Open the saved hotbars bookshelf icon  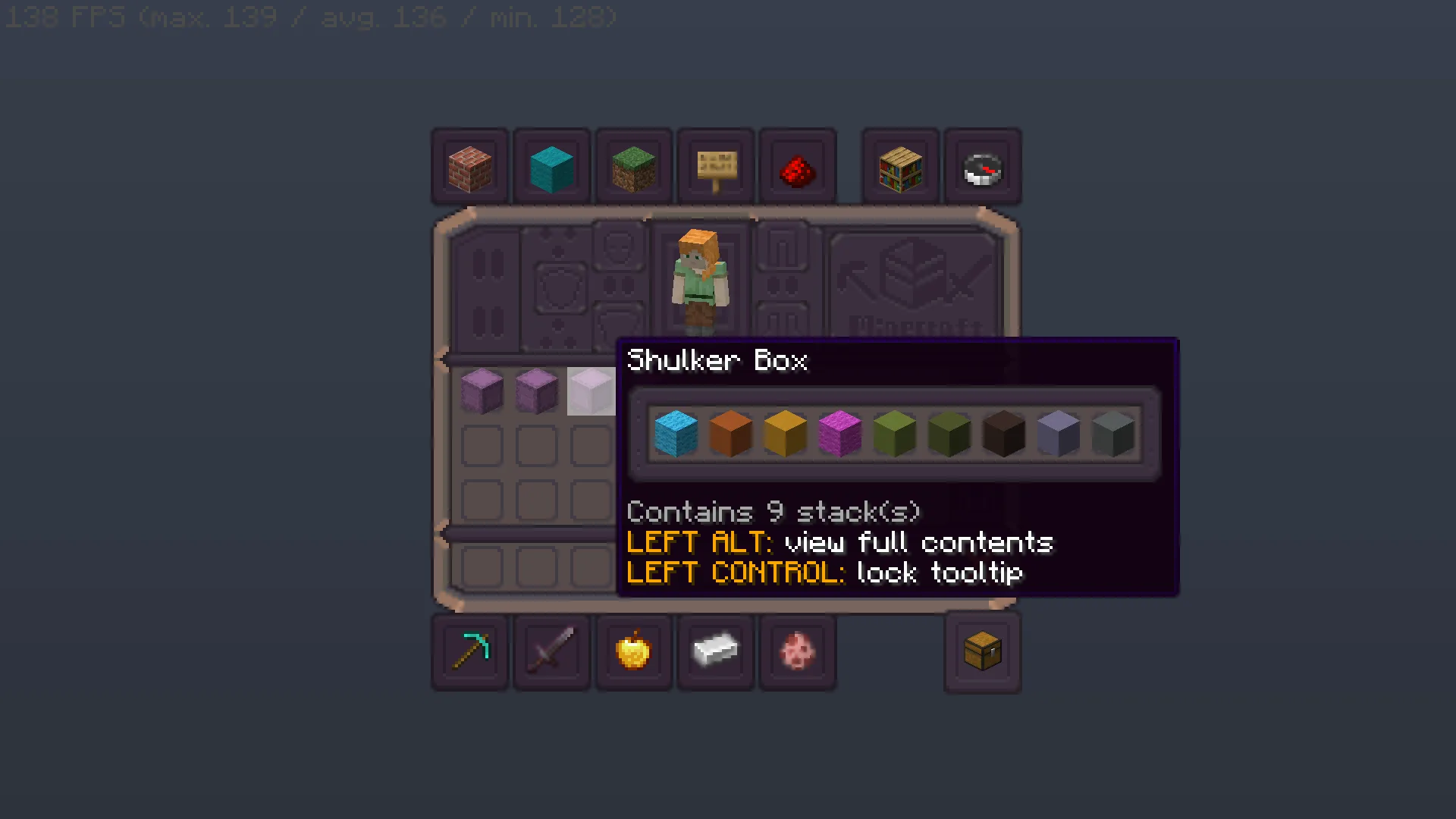tap(900, 166)
